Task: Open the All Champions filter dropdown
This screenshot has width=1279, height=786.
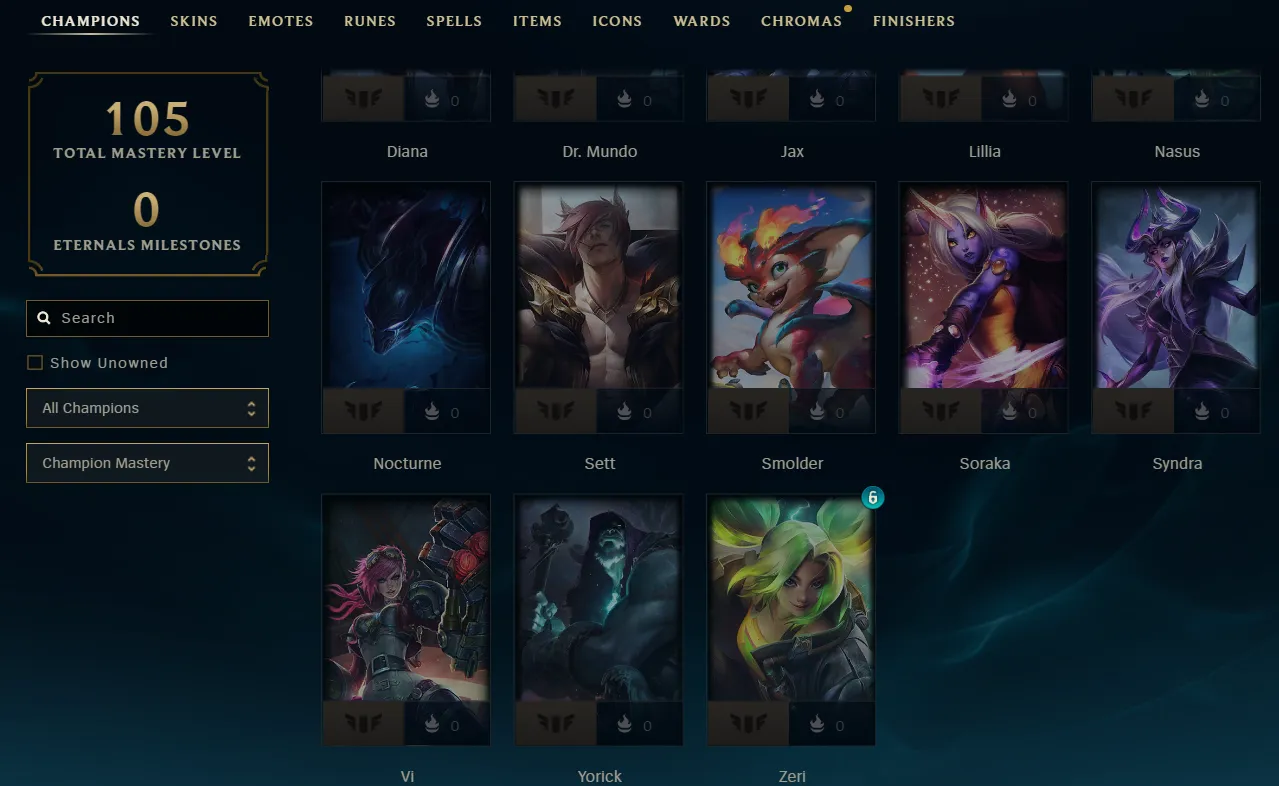Action: pos(148,408)
